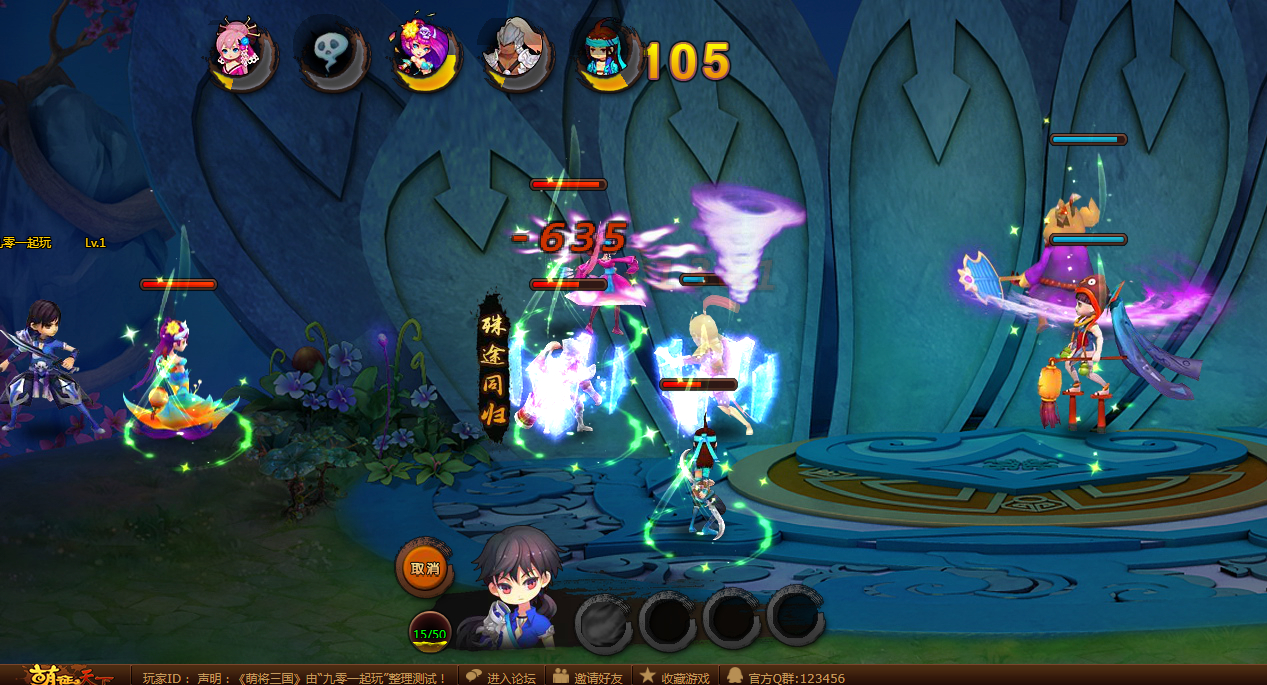Open the official QQ group link

[x=786, y=677]
